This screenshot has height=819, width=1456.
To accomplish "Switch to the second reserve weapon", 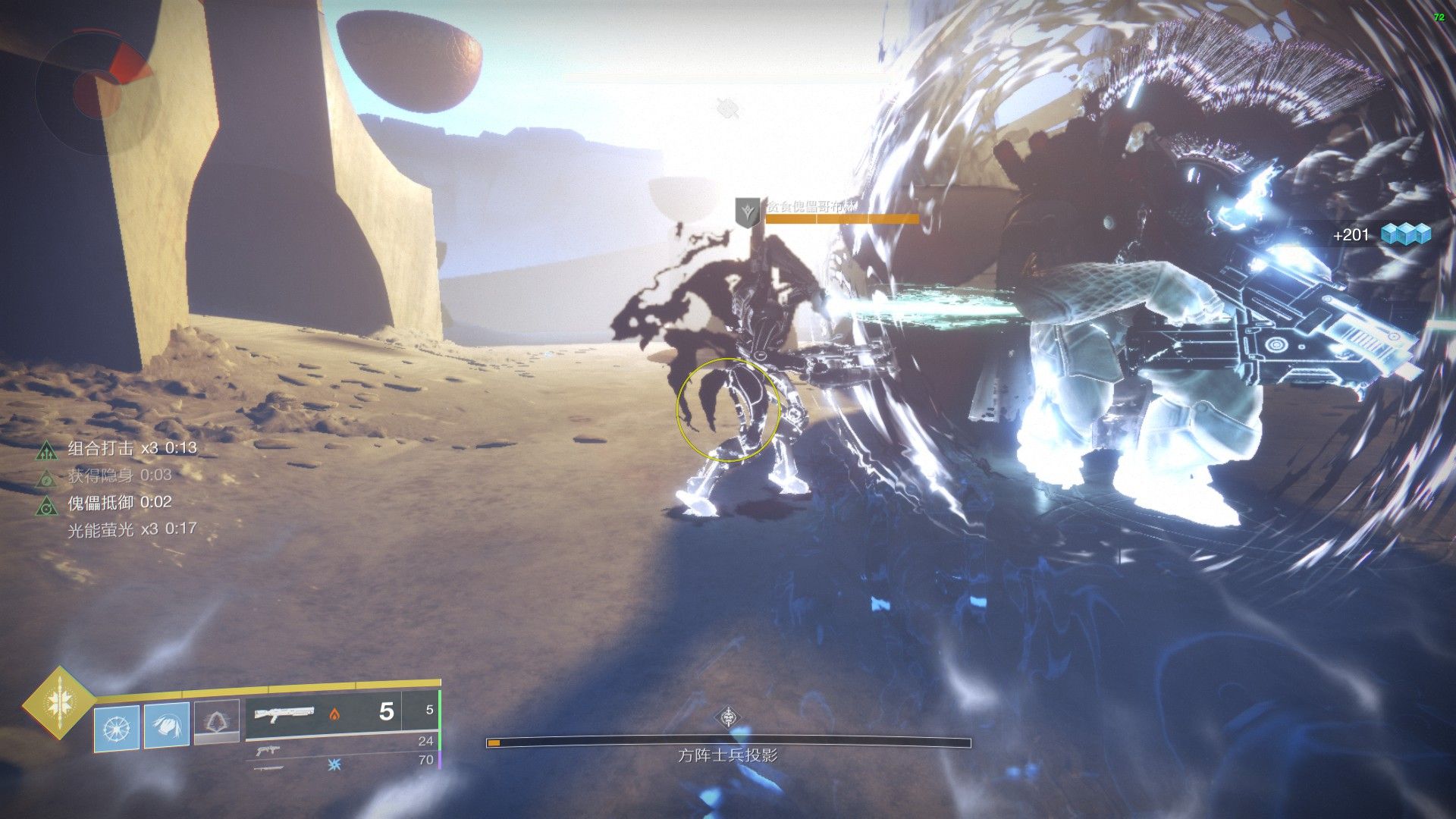I will [x=268, y=750].
